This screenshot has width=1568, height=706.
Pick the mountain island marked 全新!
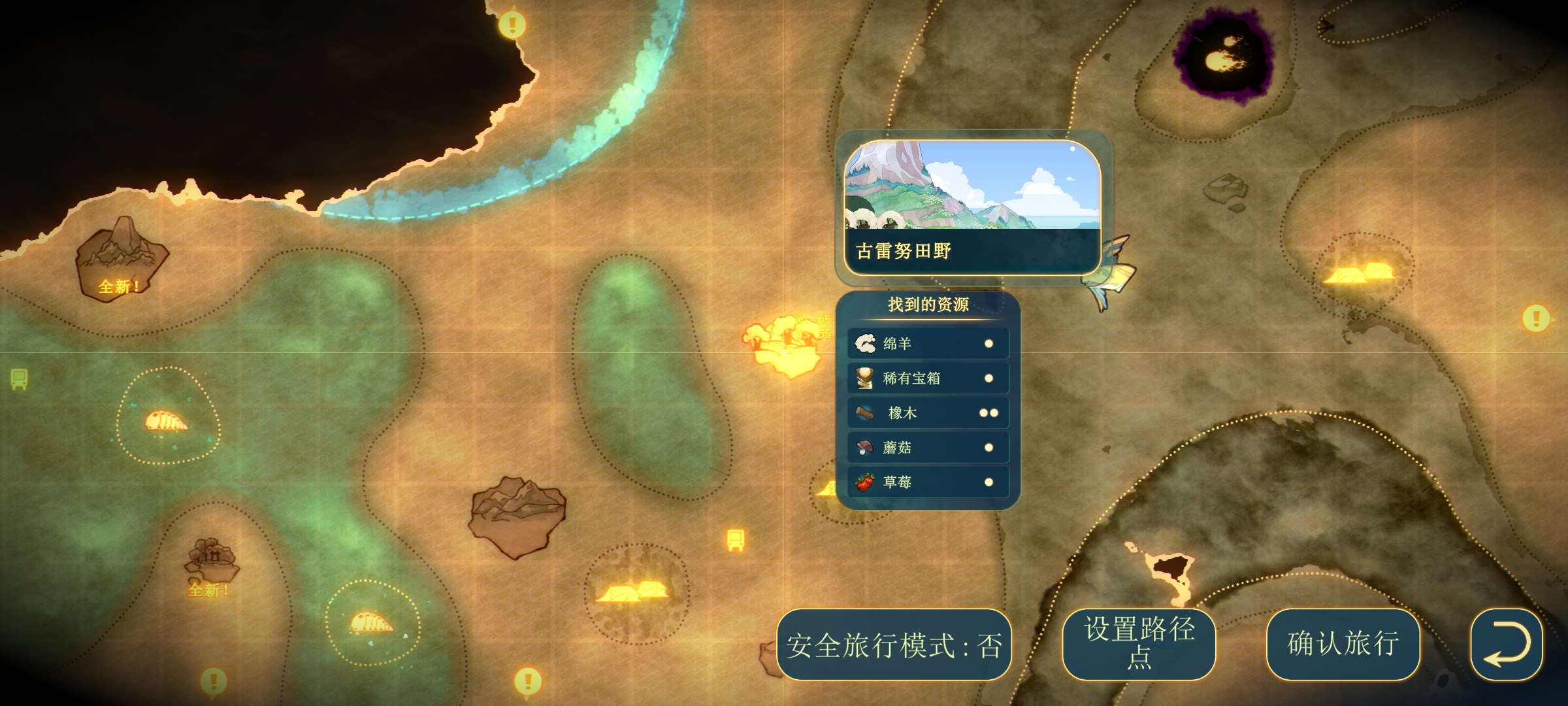pyautogui.click(x=121, y=258)
